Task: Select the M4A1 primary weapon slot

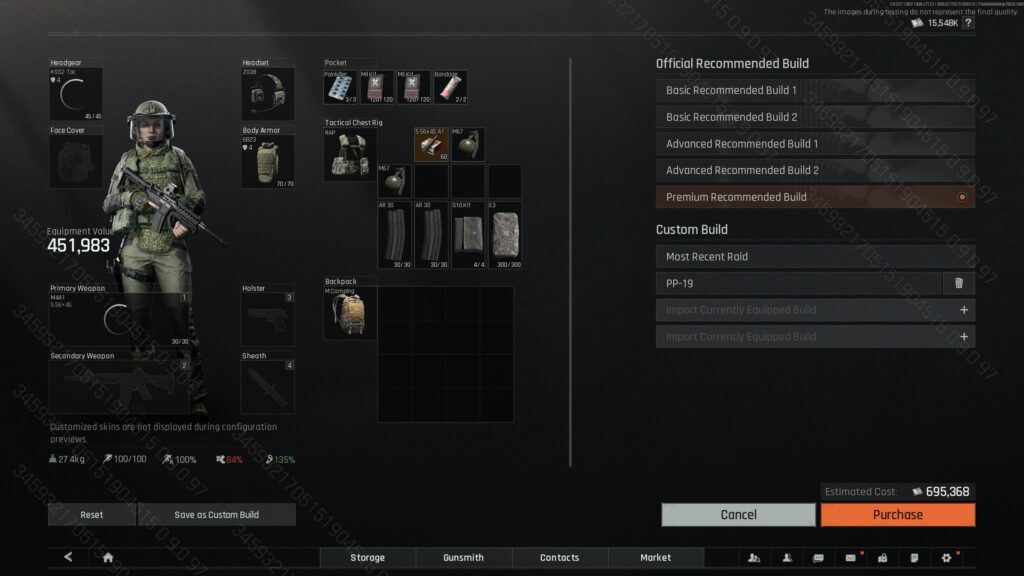Action: pos(119,320)
